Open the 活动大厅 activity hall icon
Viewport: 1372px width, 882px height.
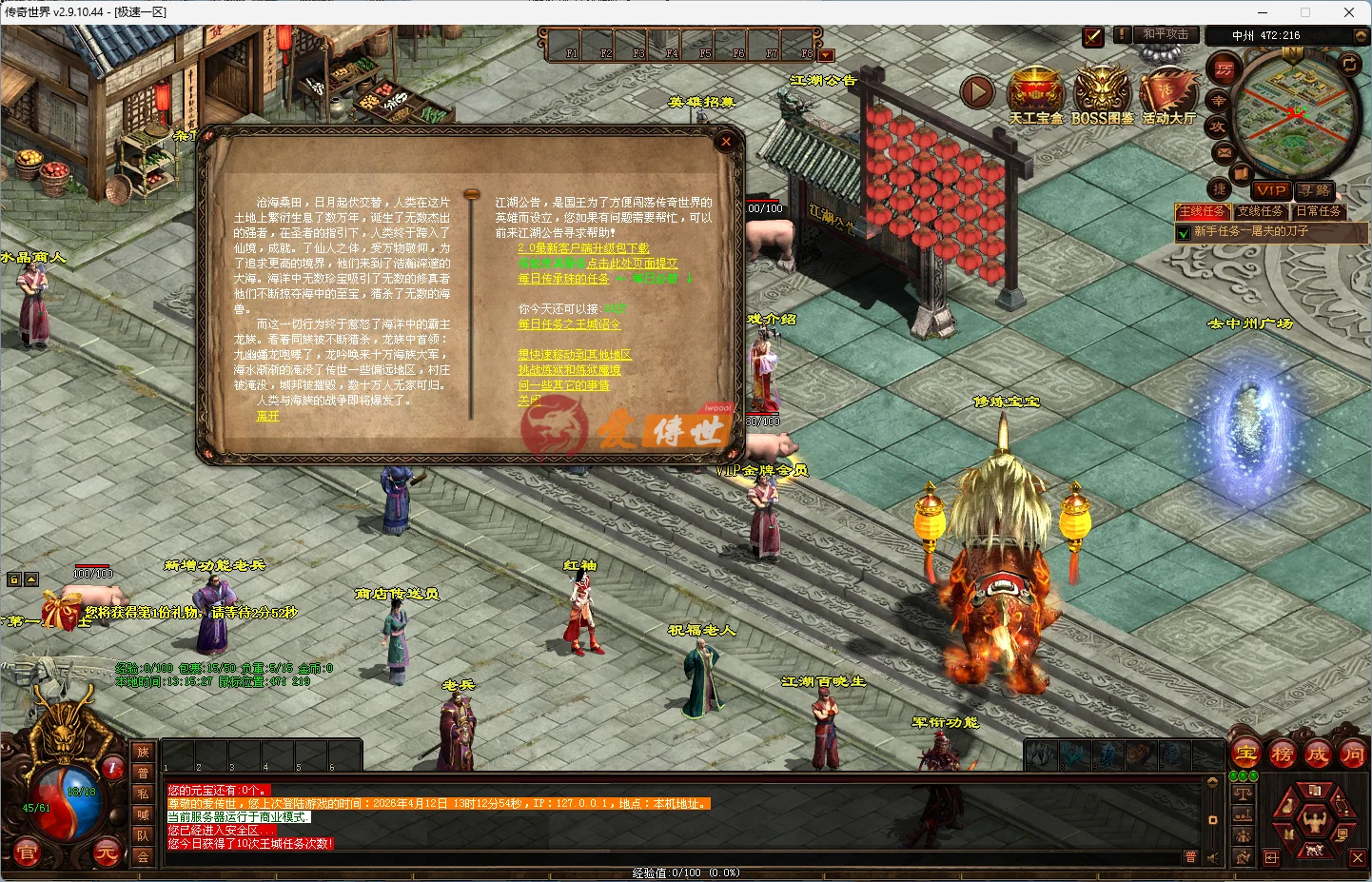coord(1167,90)
